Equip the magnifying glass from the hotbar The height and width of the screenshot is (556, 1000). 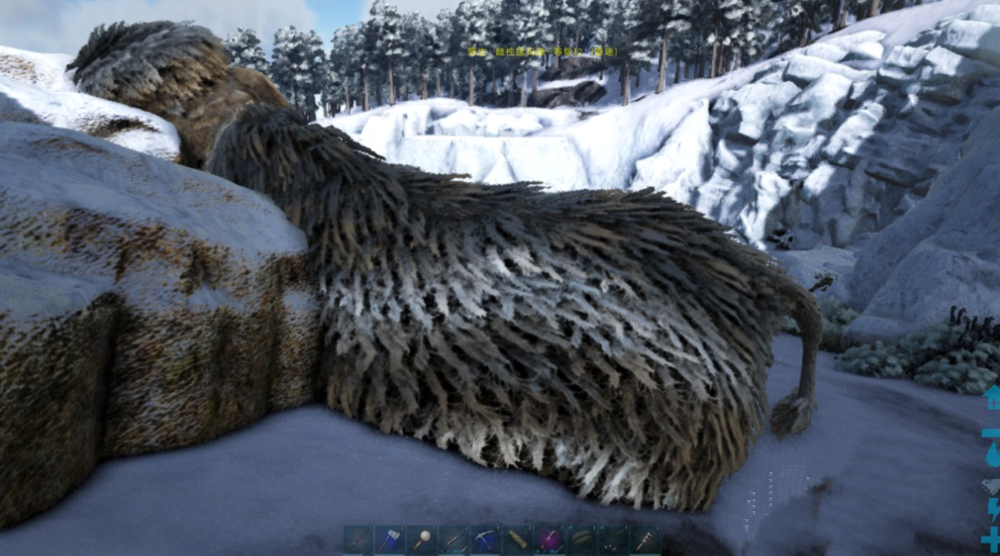pos(422,540)
